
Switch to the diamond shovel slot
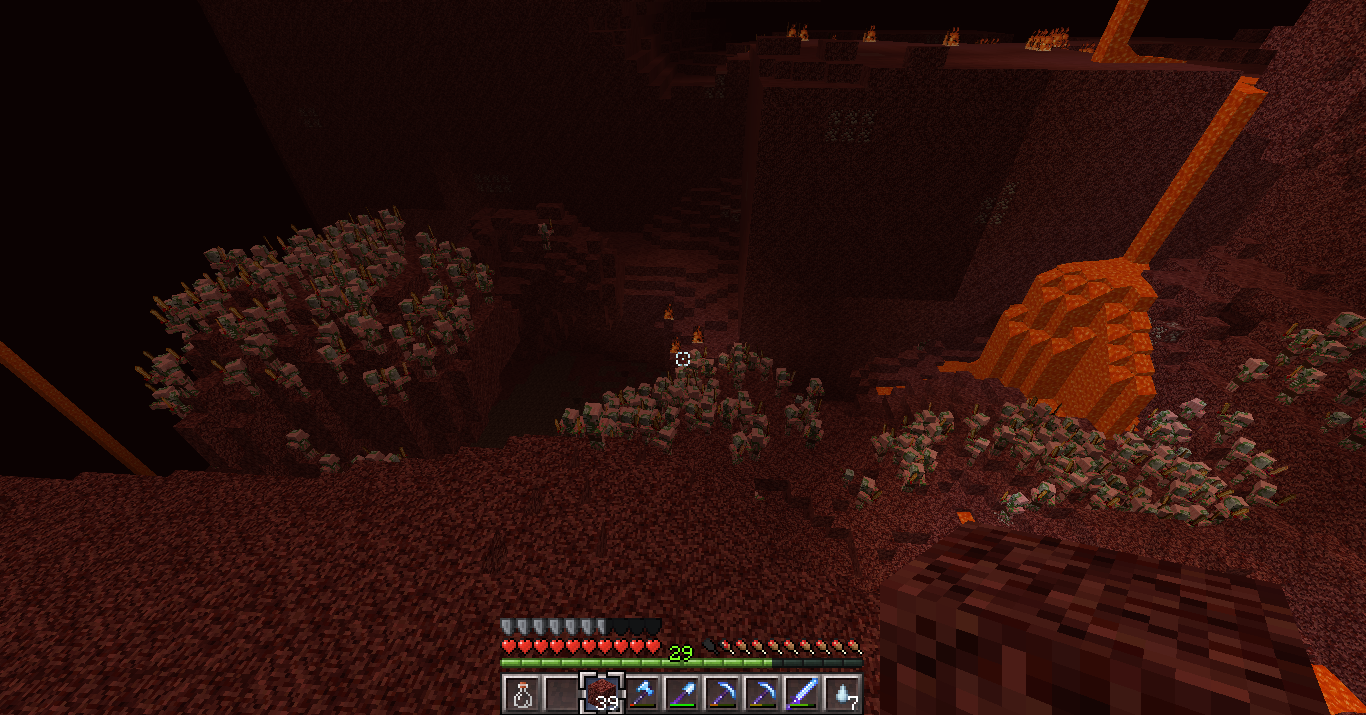point(682,692)
